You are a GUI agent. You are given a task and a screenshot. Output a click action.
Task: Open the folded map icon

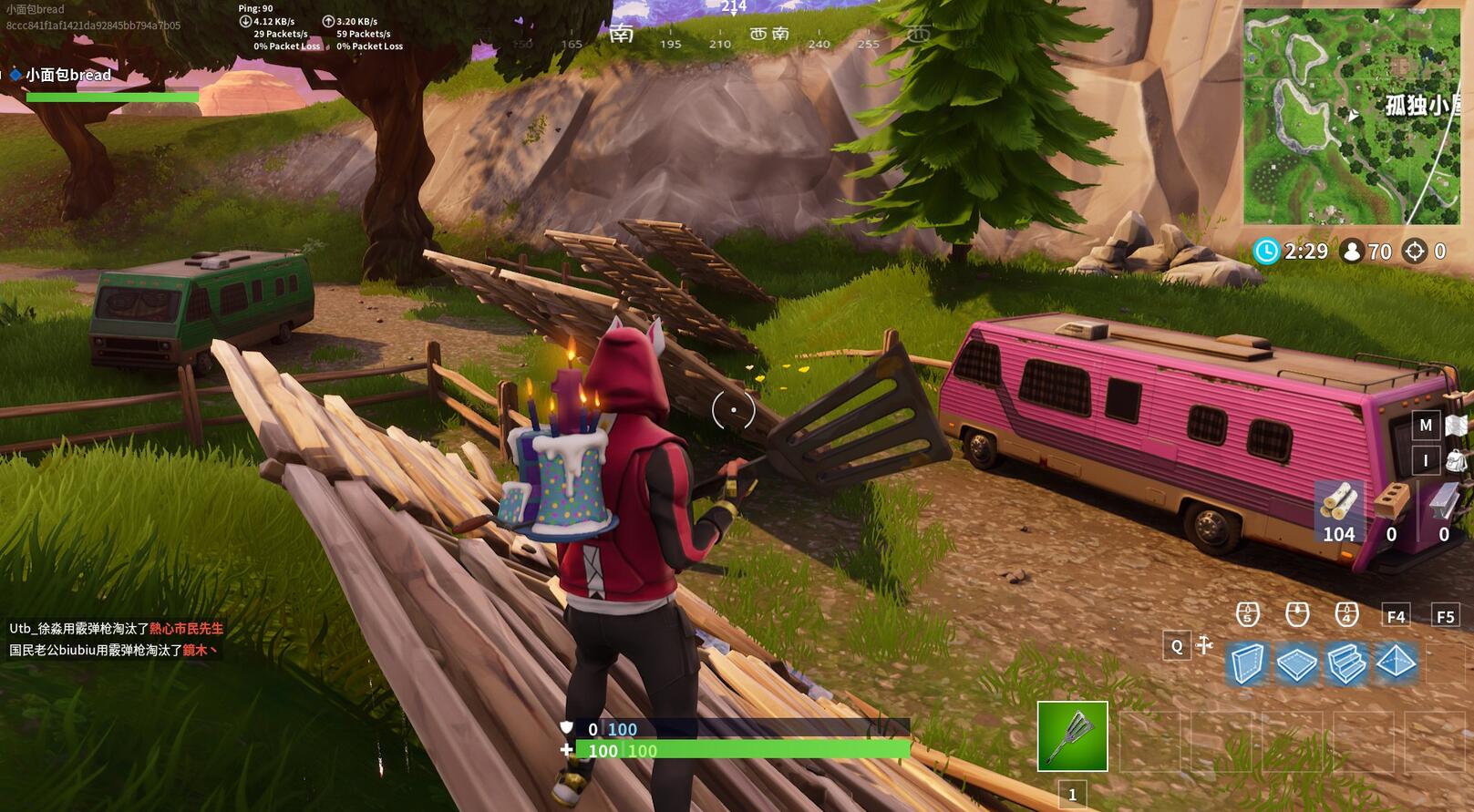tap(1457, 425)
